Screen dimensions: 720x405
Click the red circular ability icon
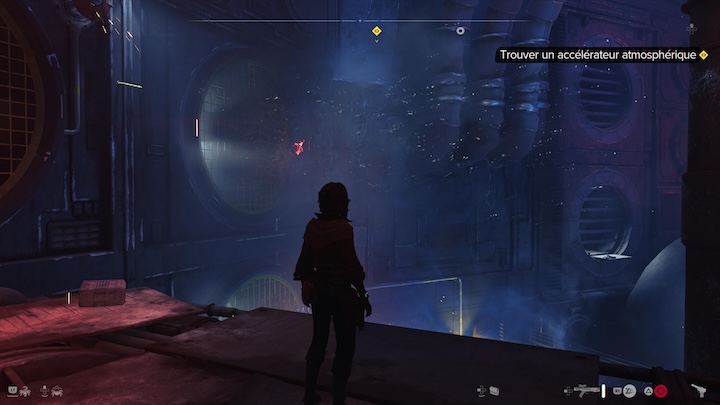tap(661, 390)
